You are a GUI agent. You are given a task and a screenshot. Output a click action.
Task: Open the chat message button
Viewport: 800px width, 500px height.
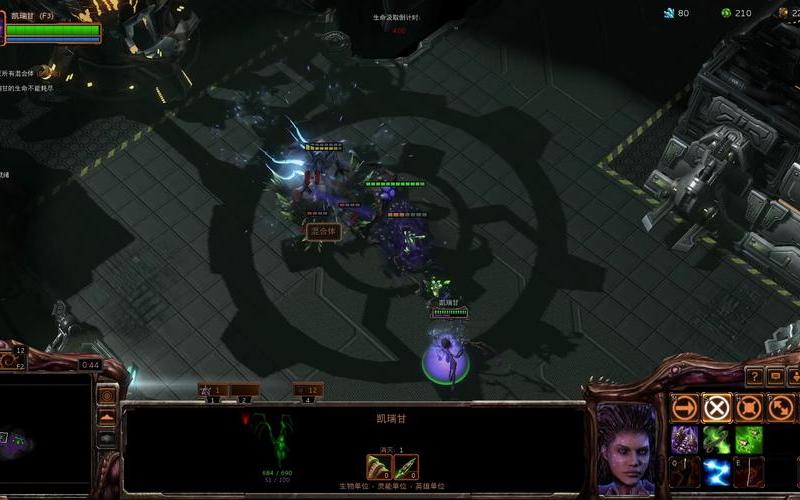coord(776,376)
